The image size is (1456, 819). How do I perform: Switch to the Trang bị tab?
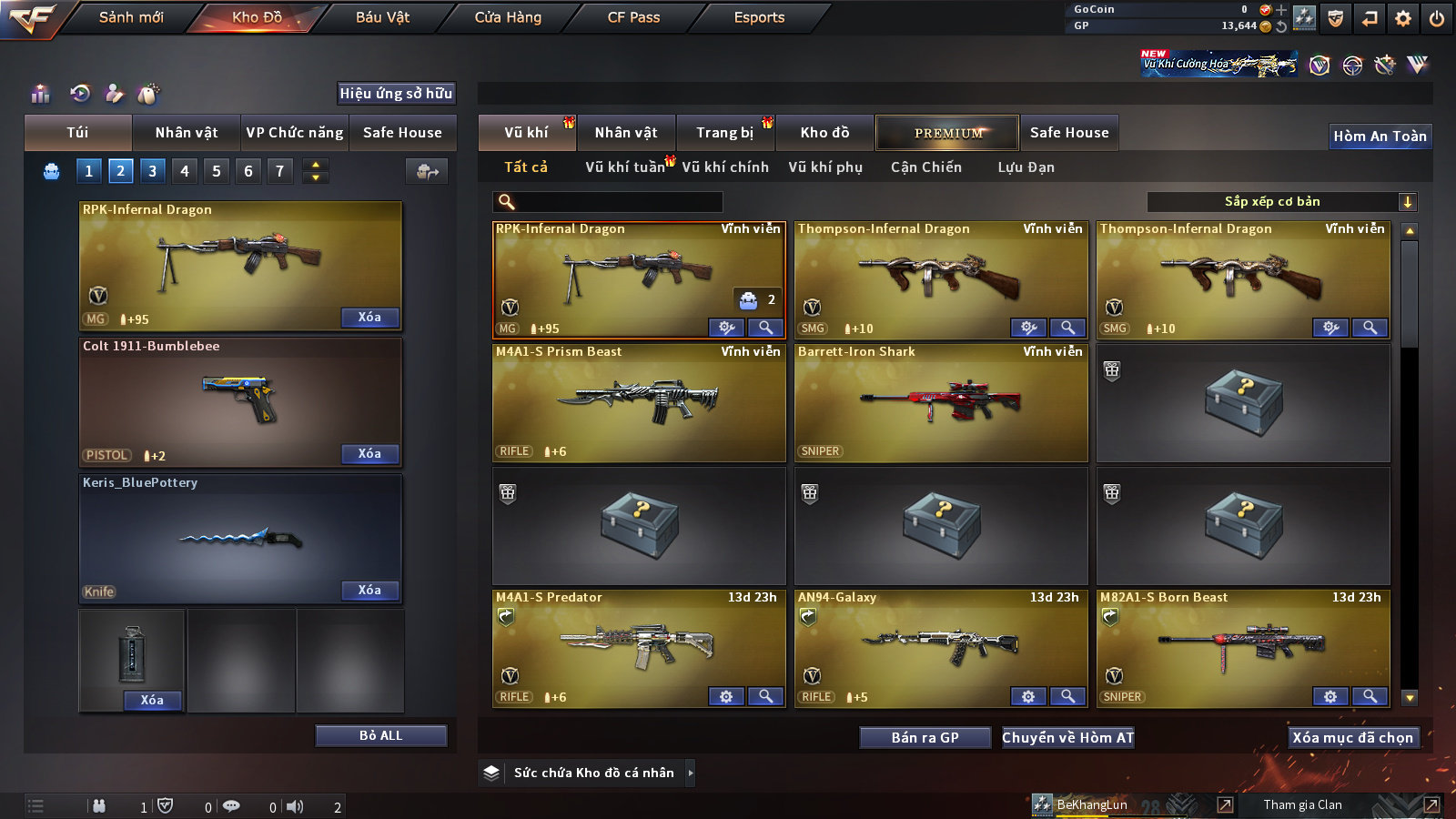[x=724, y=133]
